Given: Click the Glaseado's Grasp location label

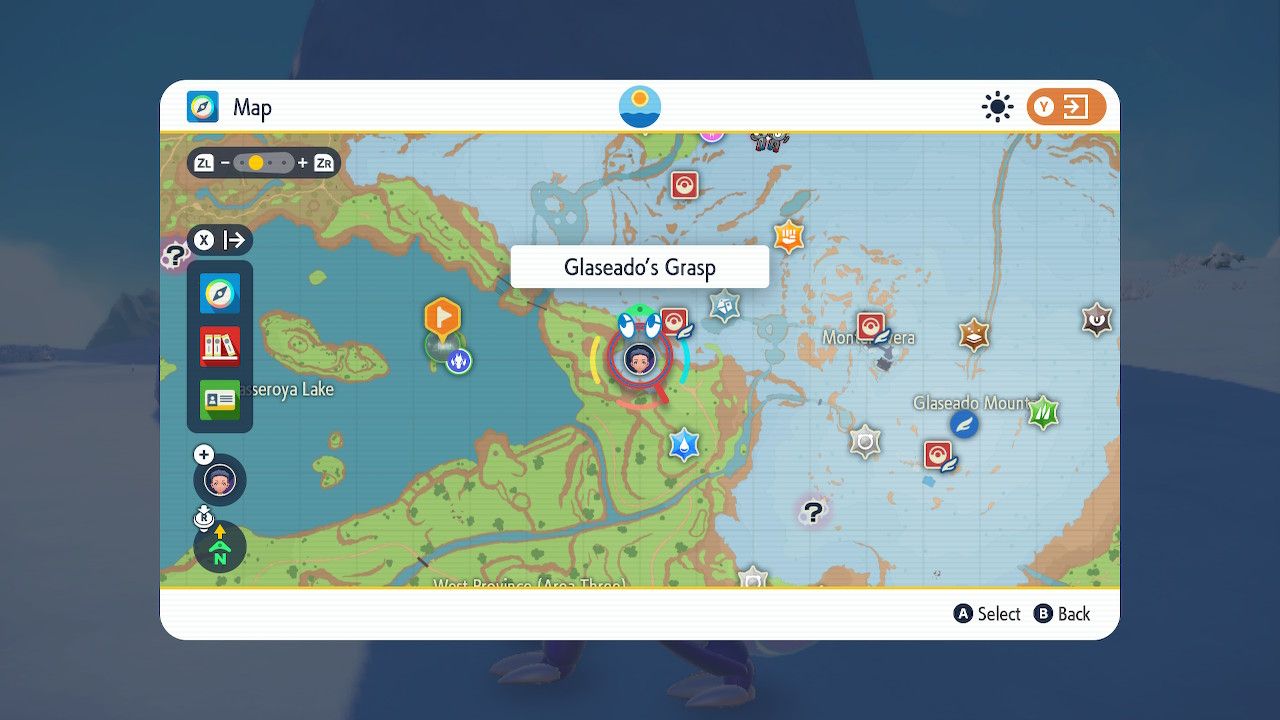Looking at the screenshot, I should [x=639, y=266].
